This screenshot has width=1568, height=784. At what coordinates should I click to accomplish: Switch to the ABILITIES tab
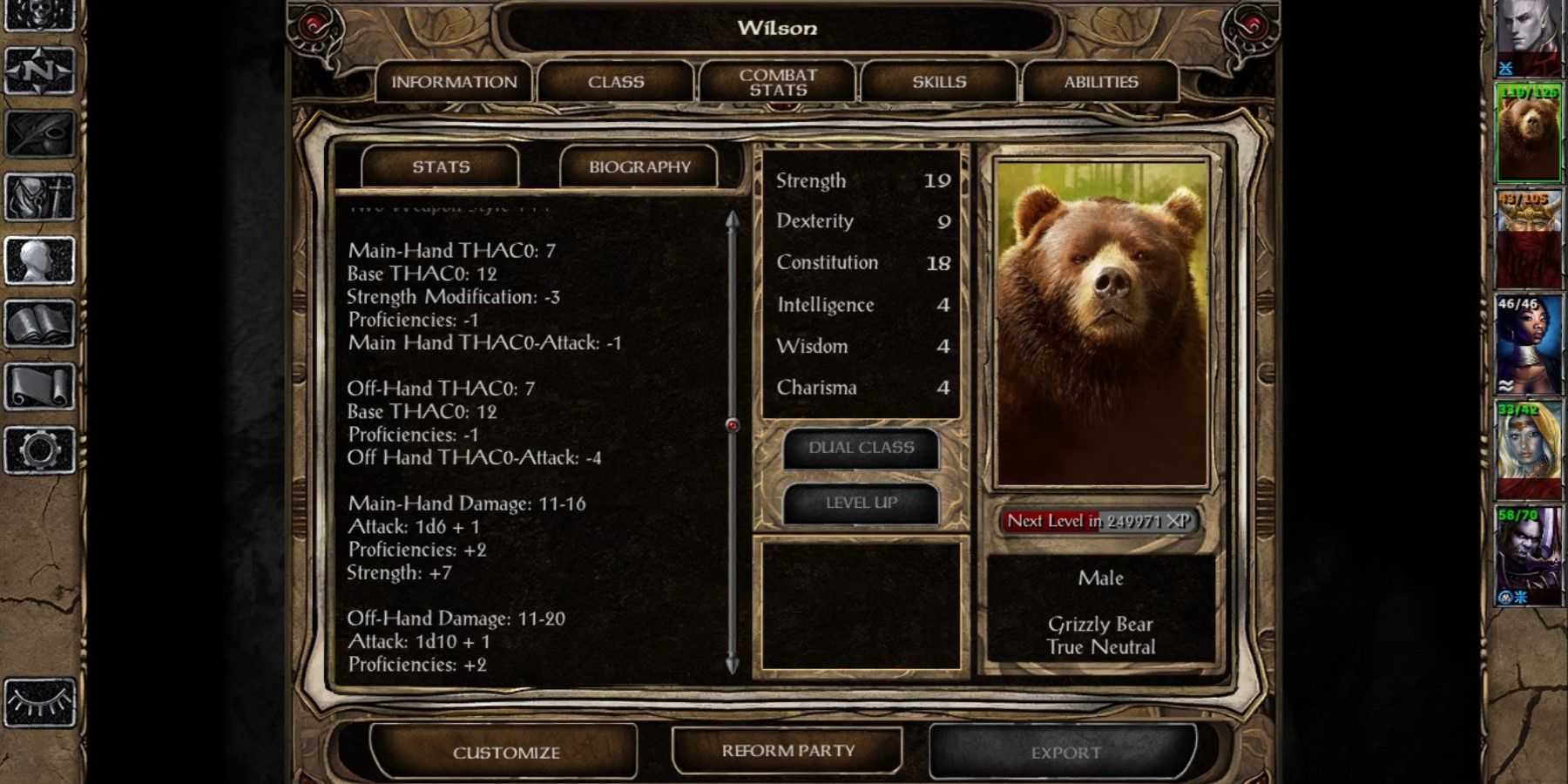1102,81
